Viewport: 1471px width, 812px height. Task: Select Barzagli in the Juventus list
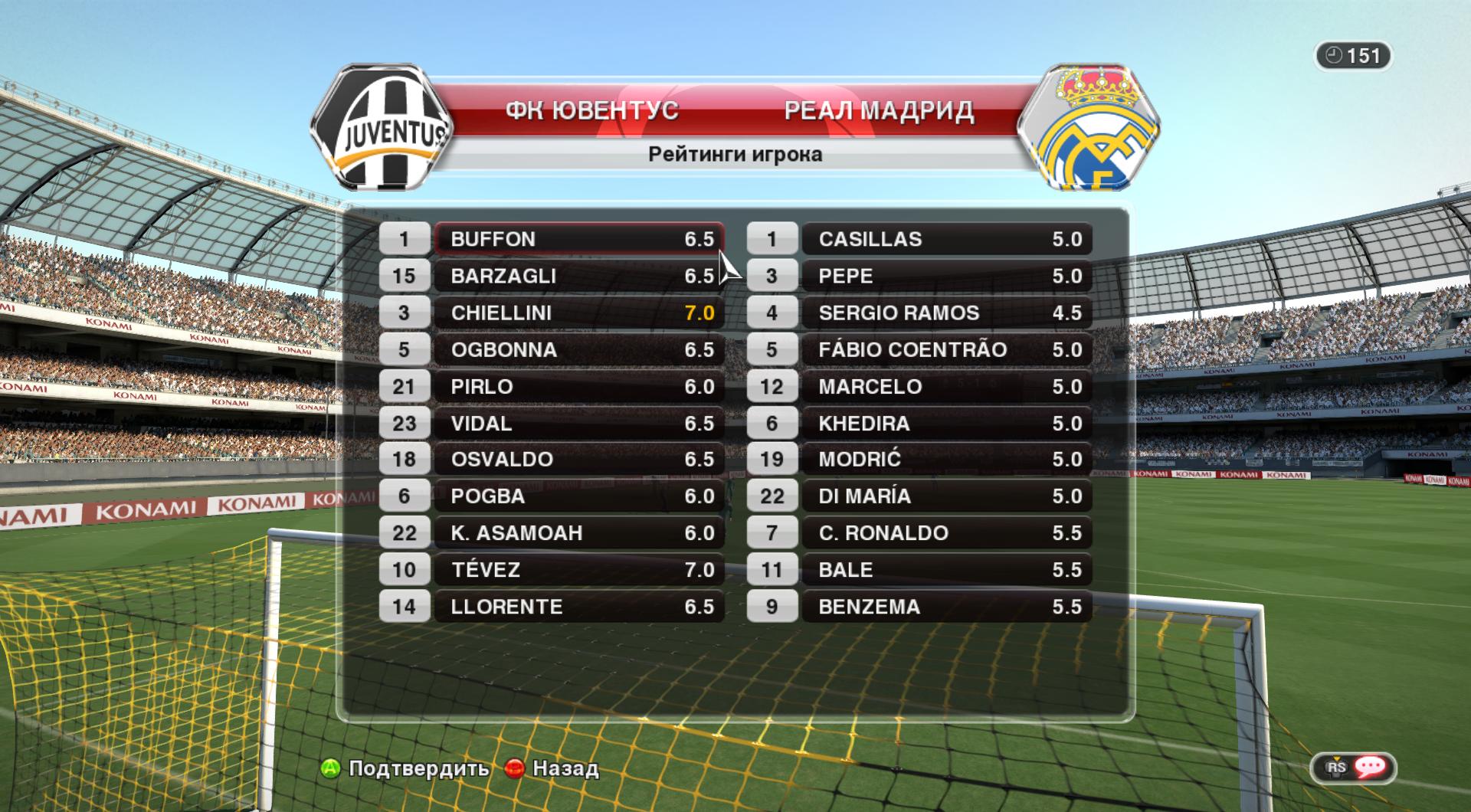pyautogui.click(x=578, y=276)
